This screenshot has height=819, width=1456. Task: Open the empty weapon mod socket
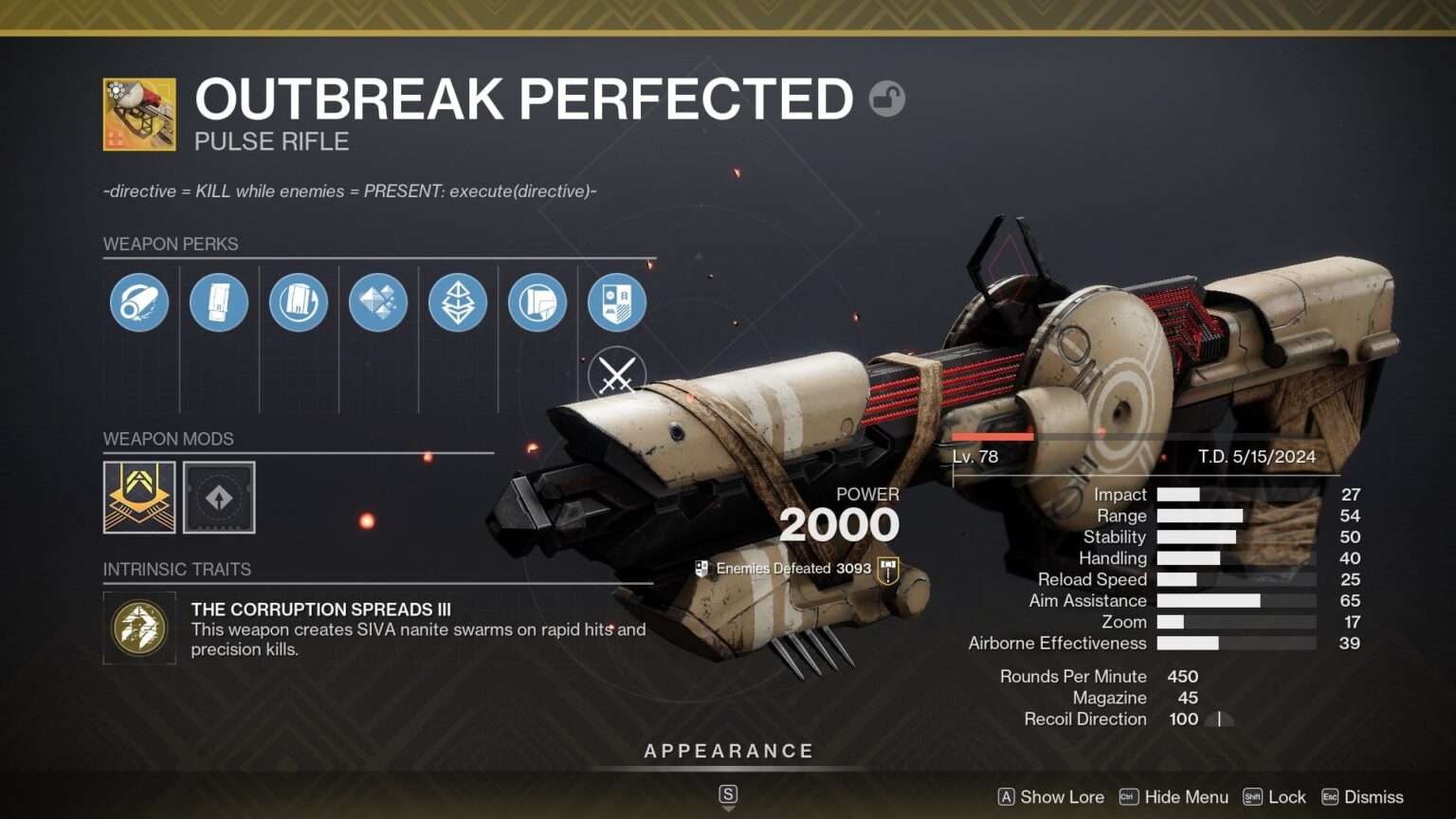(x=220, y=497)
